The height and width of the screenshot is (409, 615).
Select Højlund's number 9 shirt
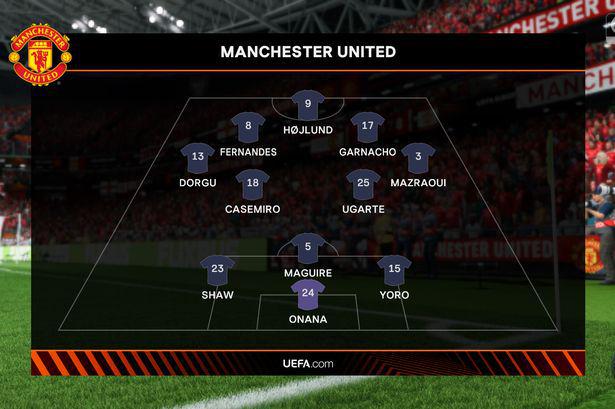pyautogui.click(x=307, y=104)
